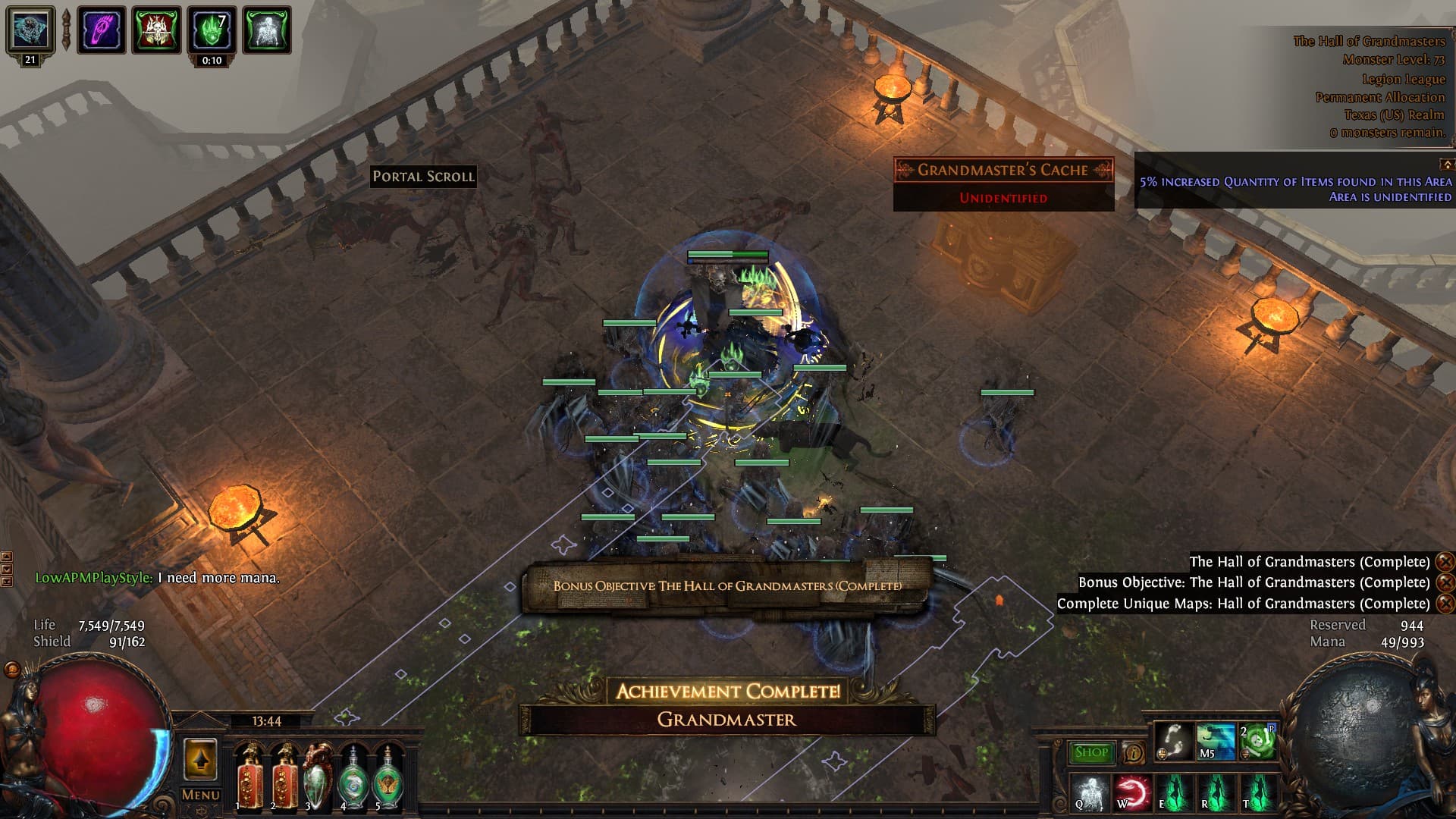Click the chat scroll arrow on the left edge
This screenshot has width=1456, height=819.
[7, 557]
